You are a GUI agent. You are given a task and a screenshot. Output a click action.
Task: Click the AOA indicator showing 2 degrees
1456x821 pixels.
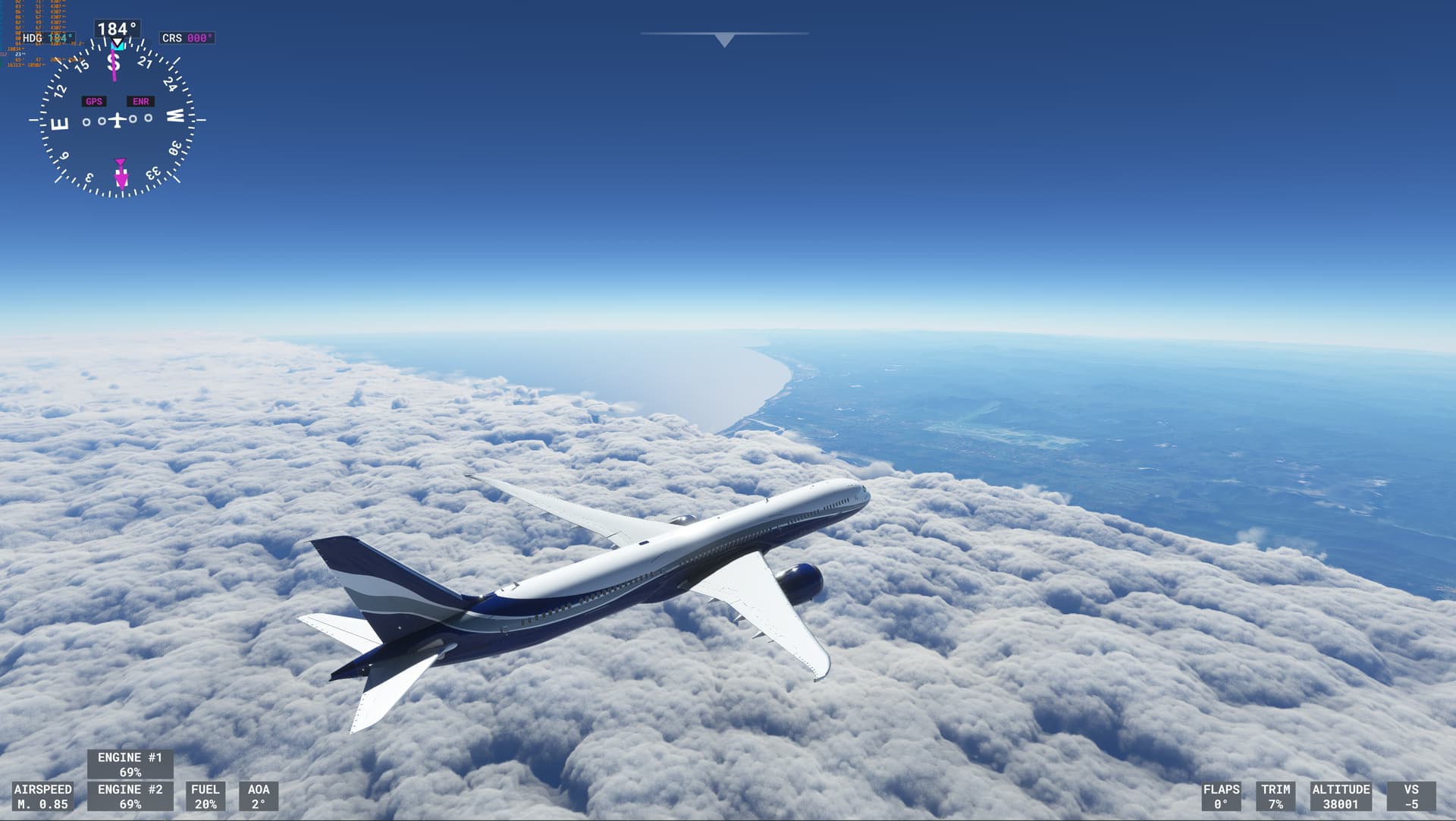(x=259, y=796)
